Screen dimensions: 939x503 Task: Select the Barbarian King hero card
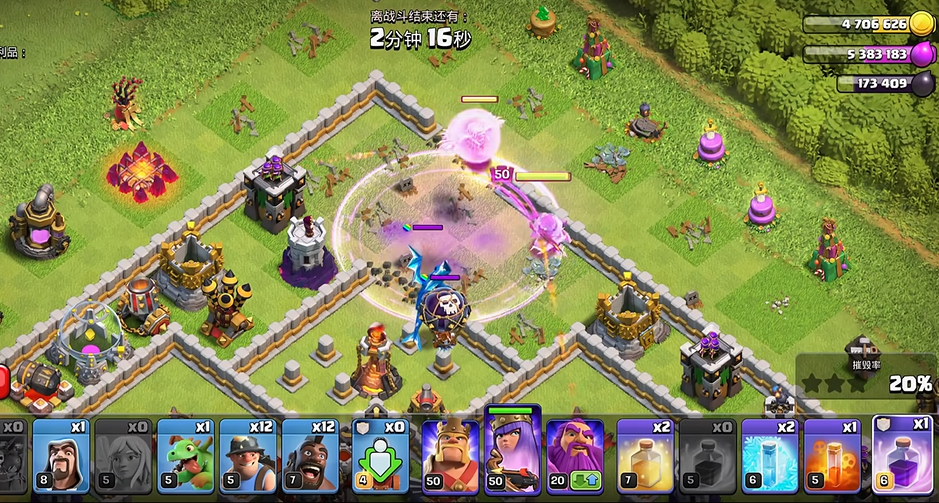click(450, 455)
